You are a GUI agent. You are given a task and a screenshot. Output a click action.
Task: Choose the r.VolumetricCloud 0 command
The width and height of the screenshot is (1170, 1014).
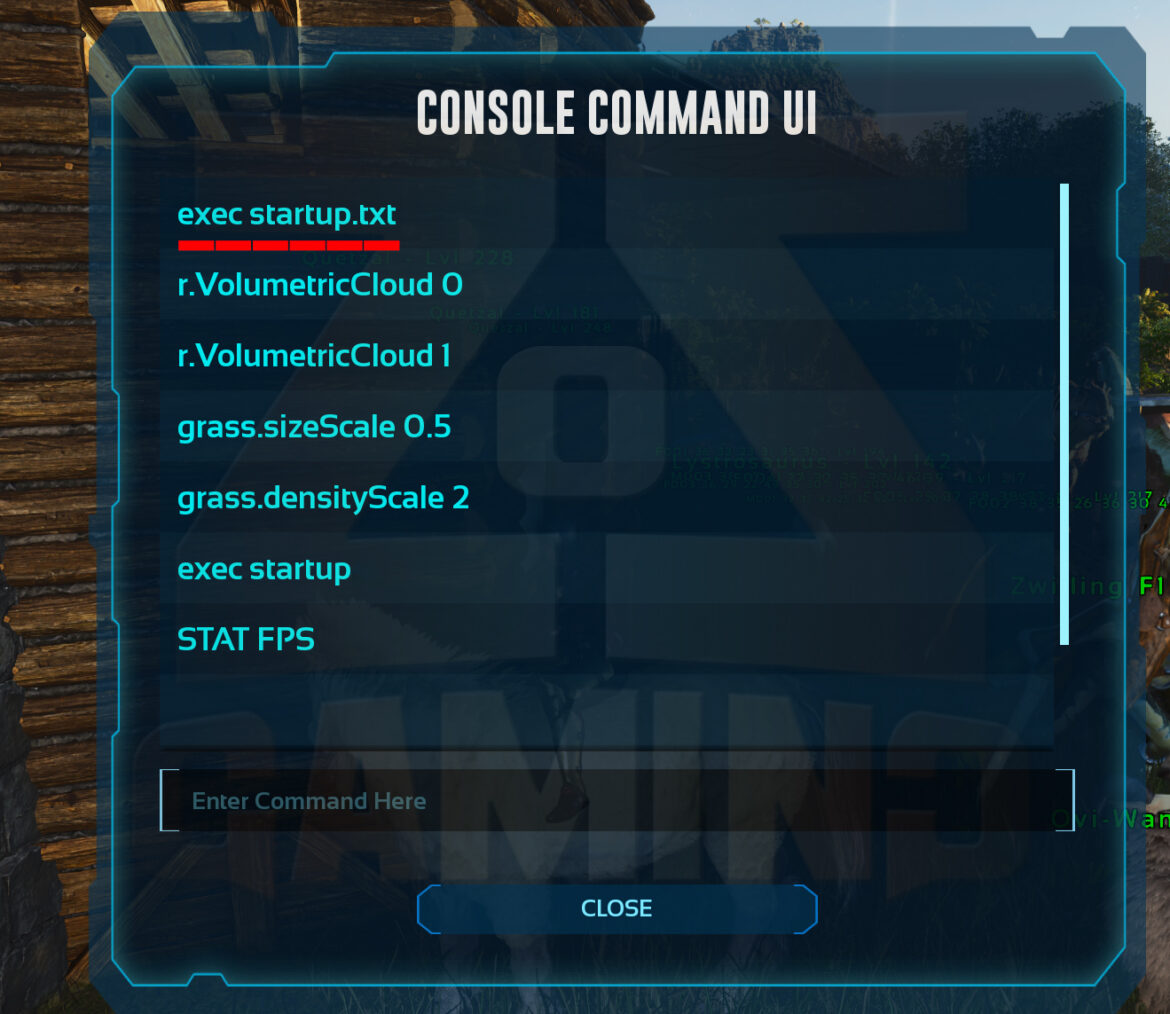(320, 286)
